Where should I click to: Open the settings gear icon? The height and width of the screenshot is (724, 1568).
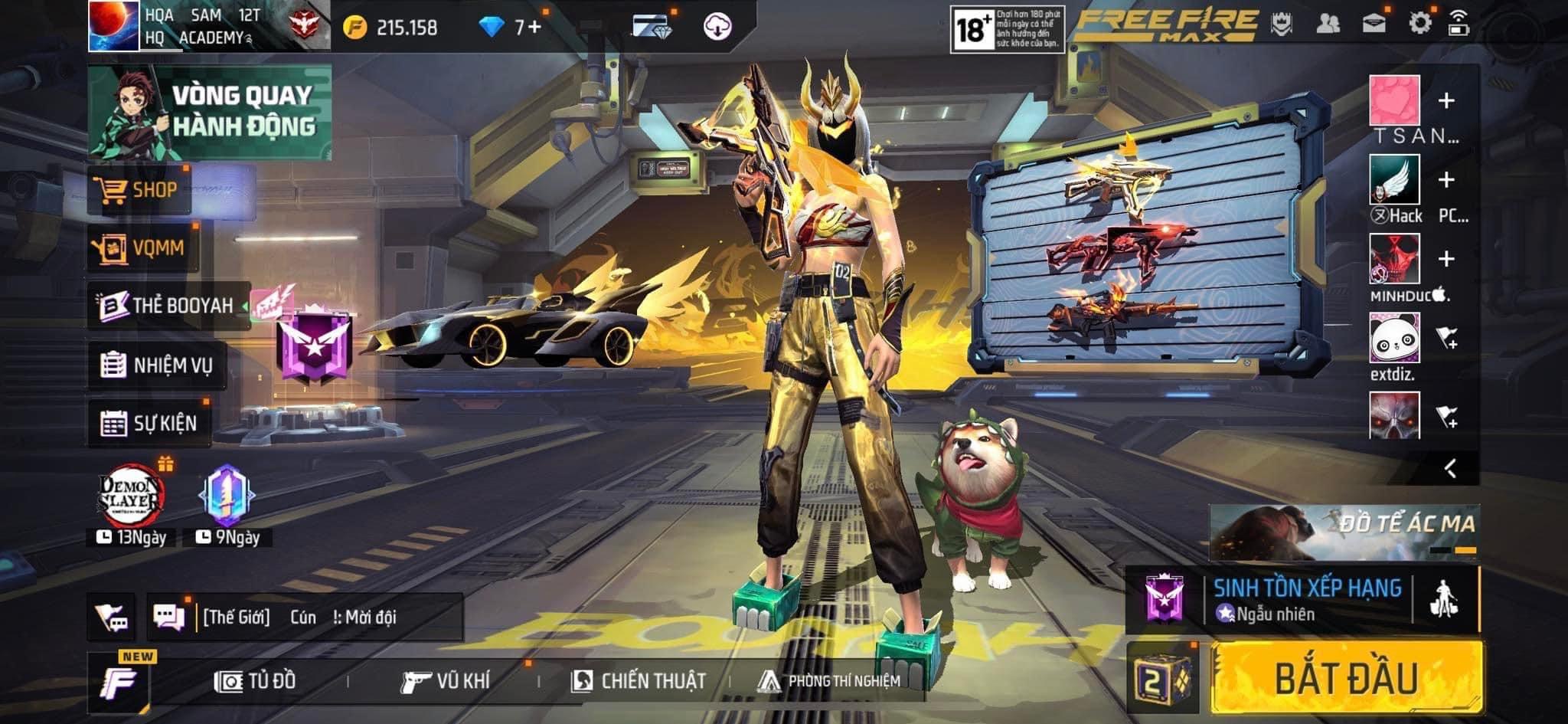(1419, 23)
